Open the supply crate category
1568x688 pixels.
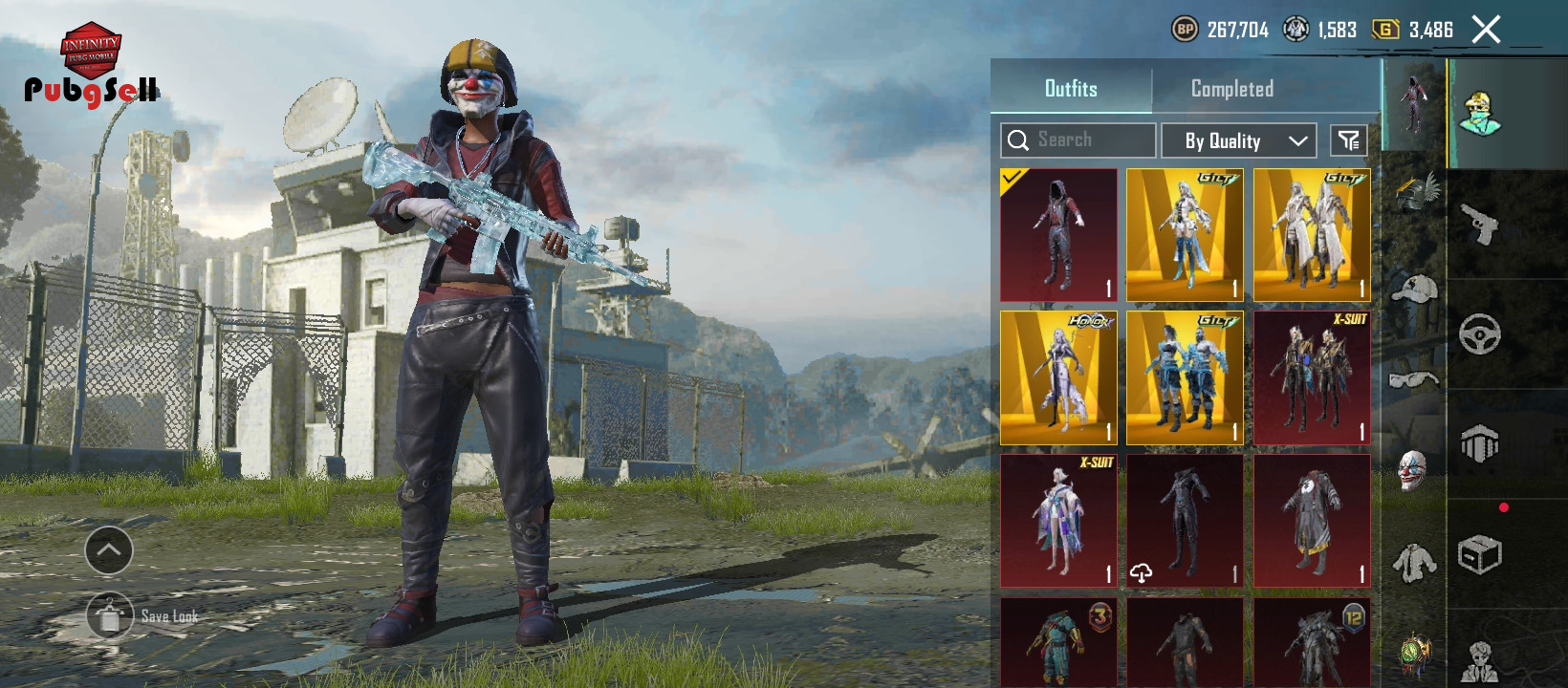pyautogui.click(x=1479, y=554)
